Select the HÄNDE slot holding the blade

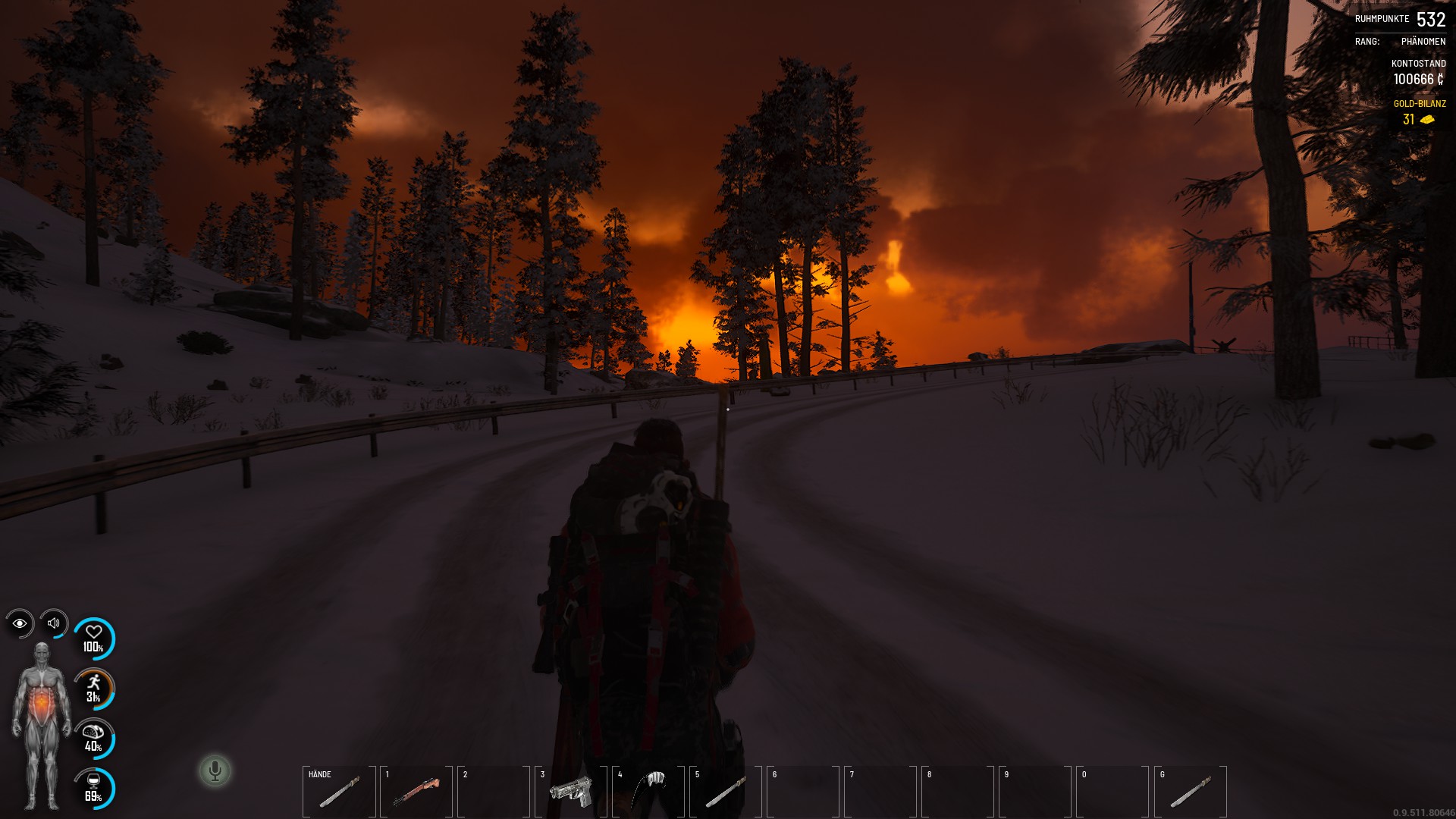tap(339, 792)
